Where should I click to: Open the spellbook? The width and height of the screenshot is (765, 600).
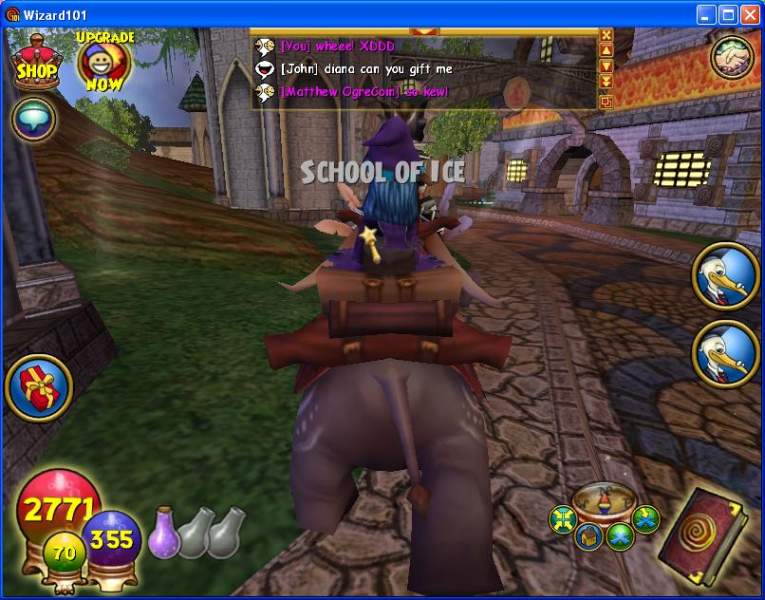pyautogui.click(x=704, y=531)
